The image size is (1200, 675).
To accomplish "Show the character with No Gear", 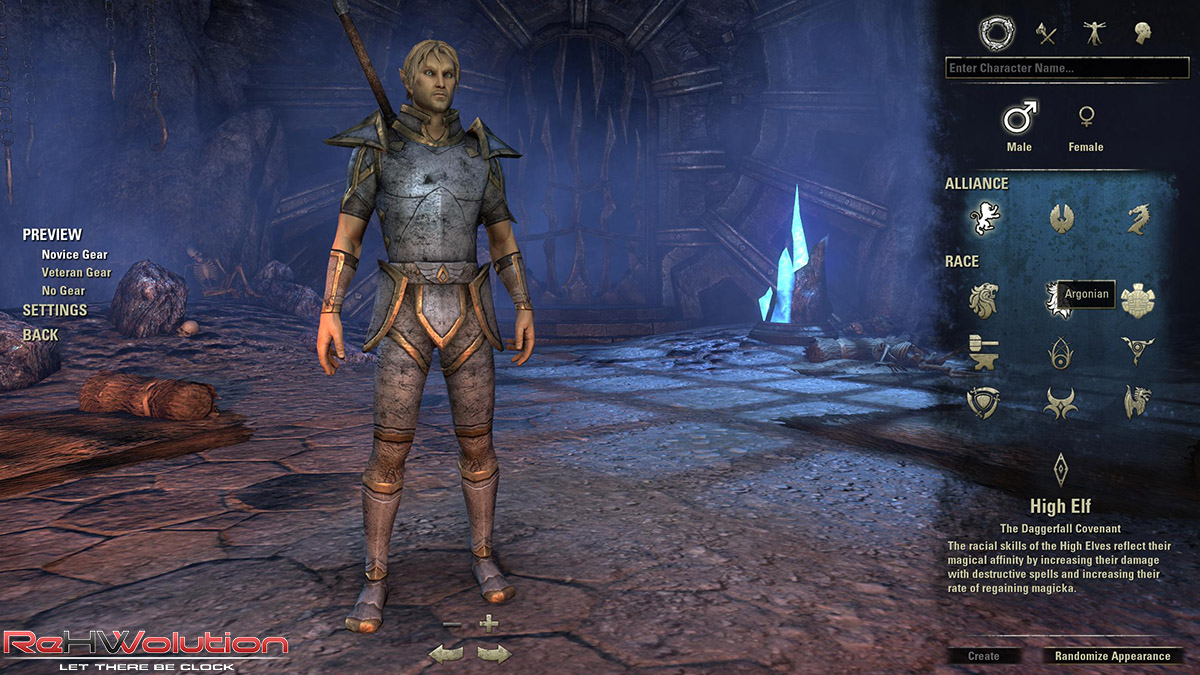I will click(63, 291).
